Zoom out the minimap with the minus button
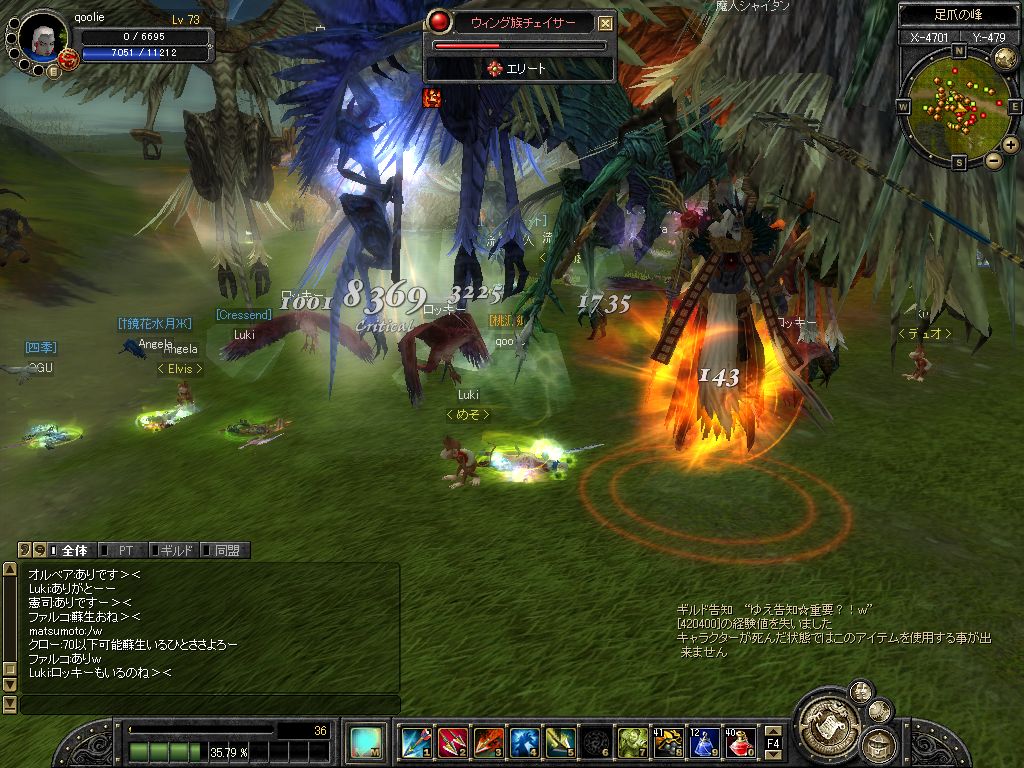The image size is (1024, 768). point(993,160)
